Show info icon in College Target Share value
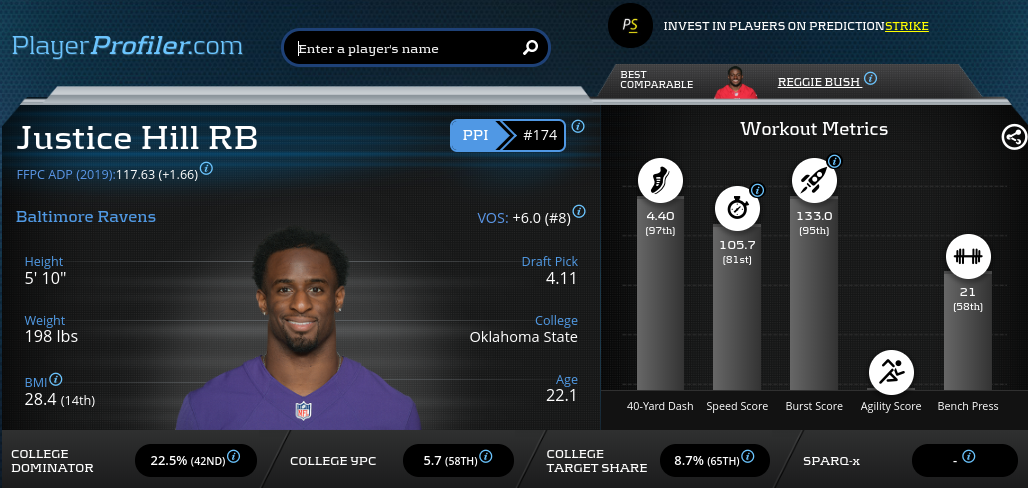 [x=748, y=457]
